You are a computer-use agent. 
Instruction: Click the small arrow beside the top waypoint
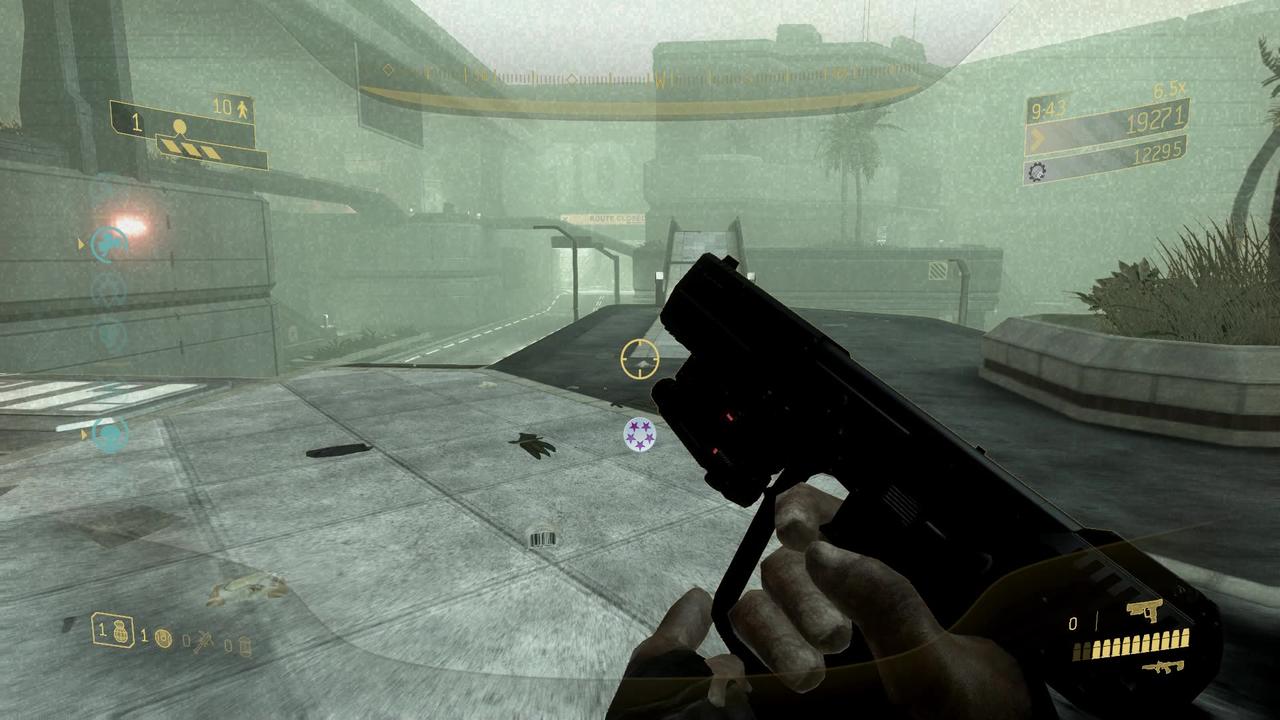coord(80,243)
